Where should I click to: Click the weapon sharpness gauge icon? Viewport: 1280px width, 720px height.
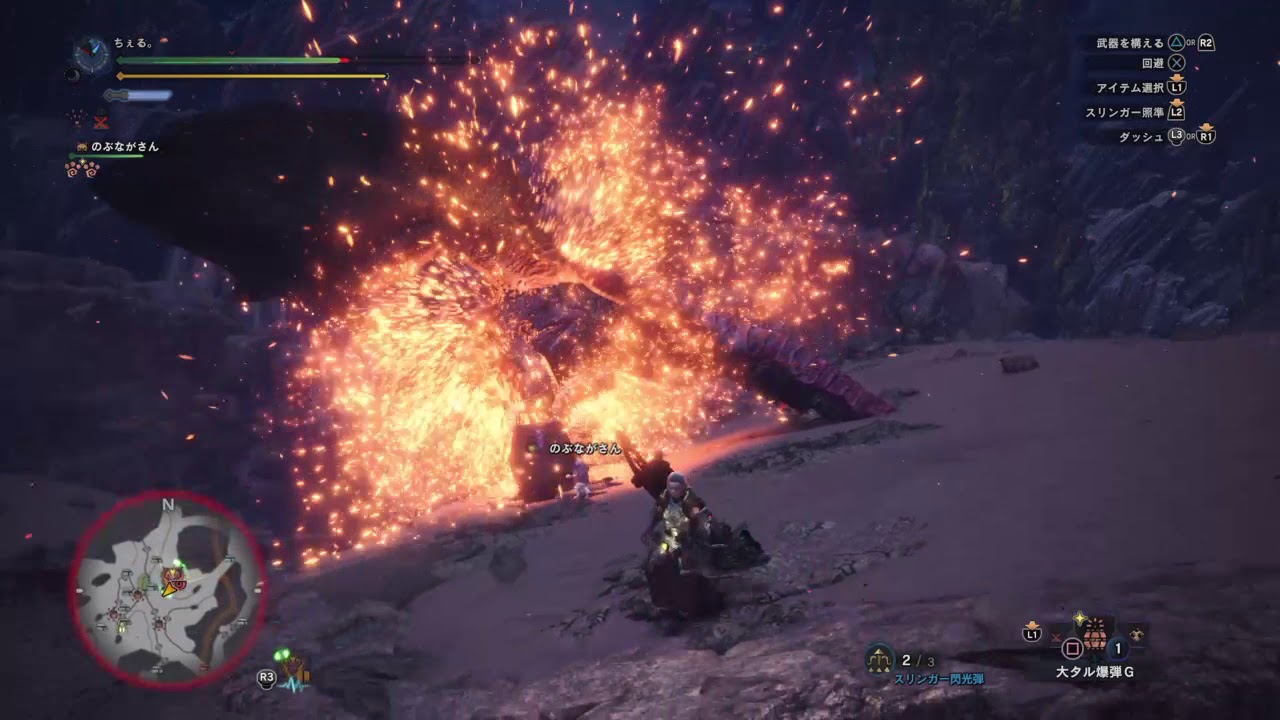[x=138, y=96]
